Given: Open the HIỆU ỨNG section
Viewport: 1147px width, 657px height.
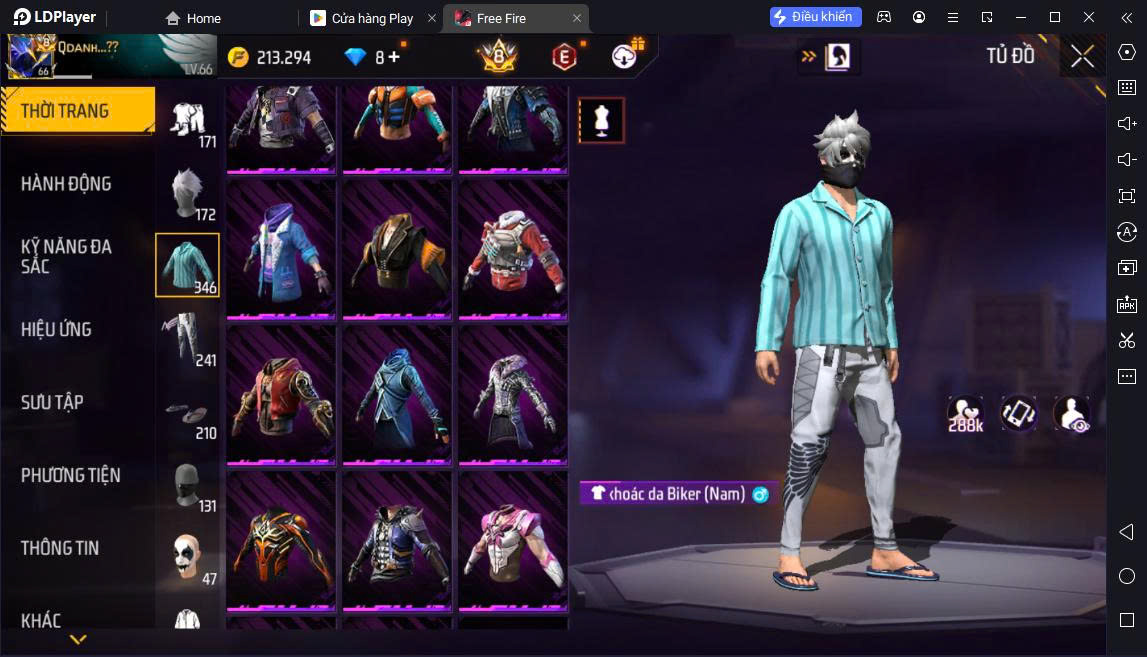Looking at the screenshot, I should pos(56,329).
